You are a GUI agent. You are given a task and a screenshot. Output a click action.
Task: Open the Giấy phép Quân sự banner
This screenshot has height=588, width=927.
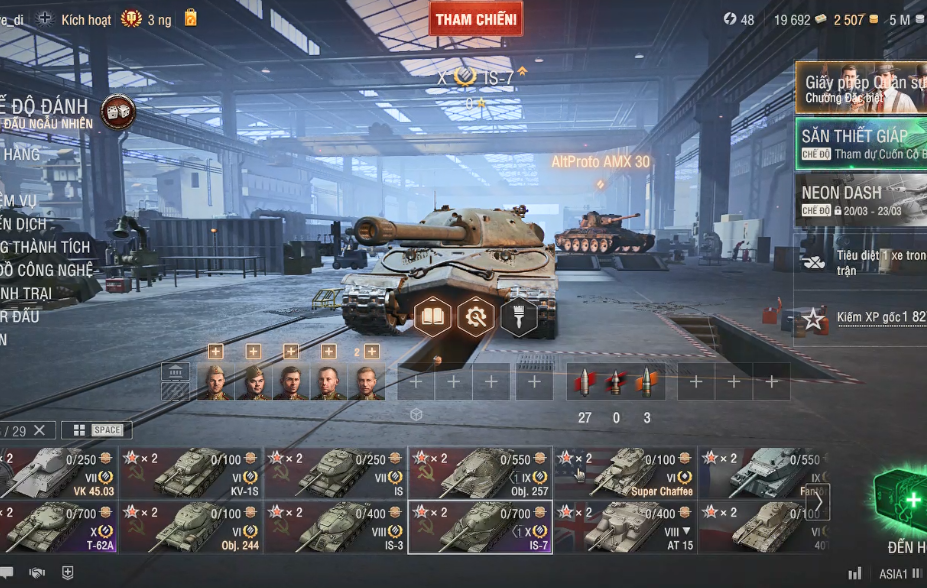[x=861, y=88]
